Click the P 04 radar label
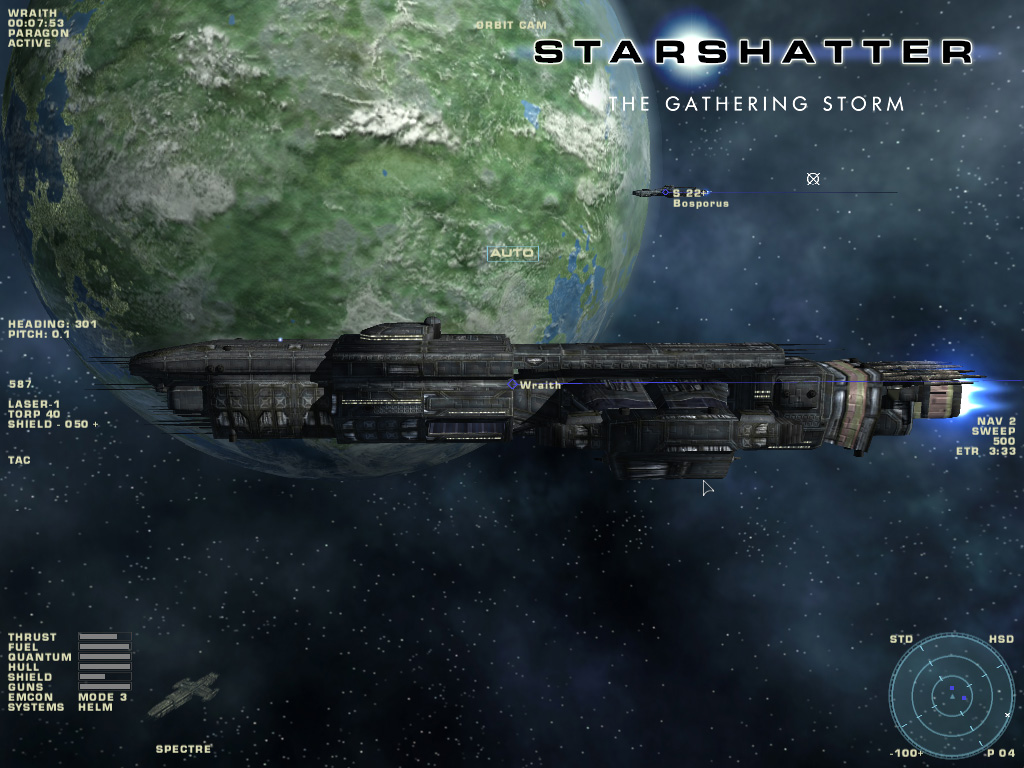This screenshot has width=1024, height=768. tap(1000, 753)
